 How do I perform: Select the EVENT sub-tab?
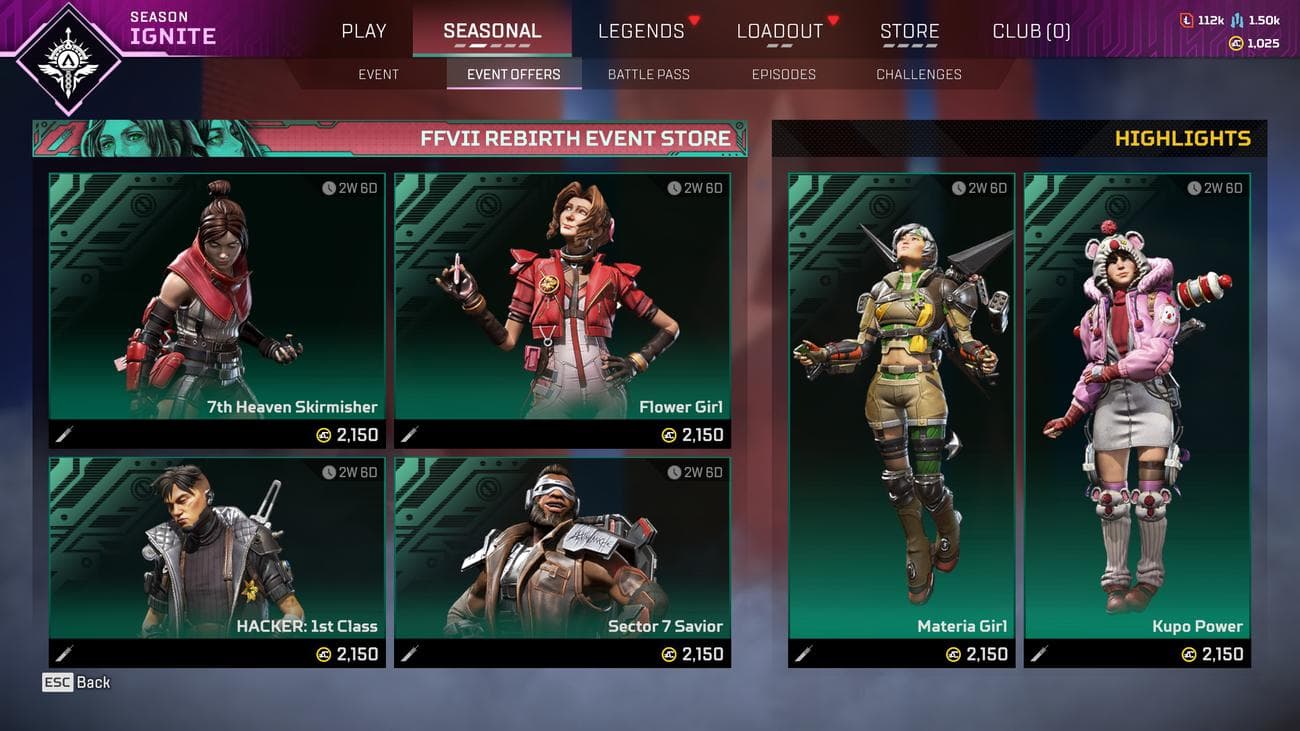(x=378, y=74)
